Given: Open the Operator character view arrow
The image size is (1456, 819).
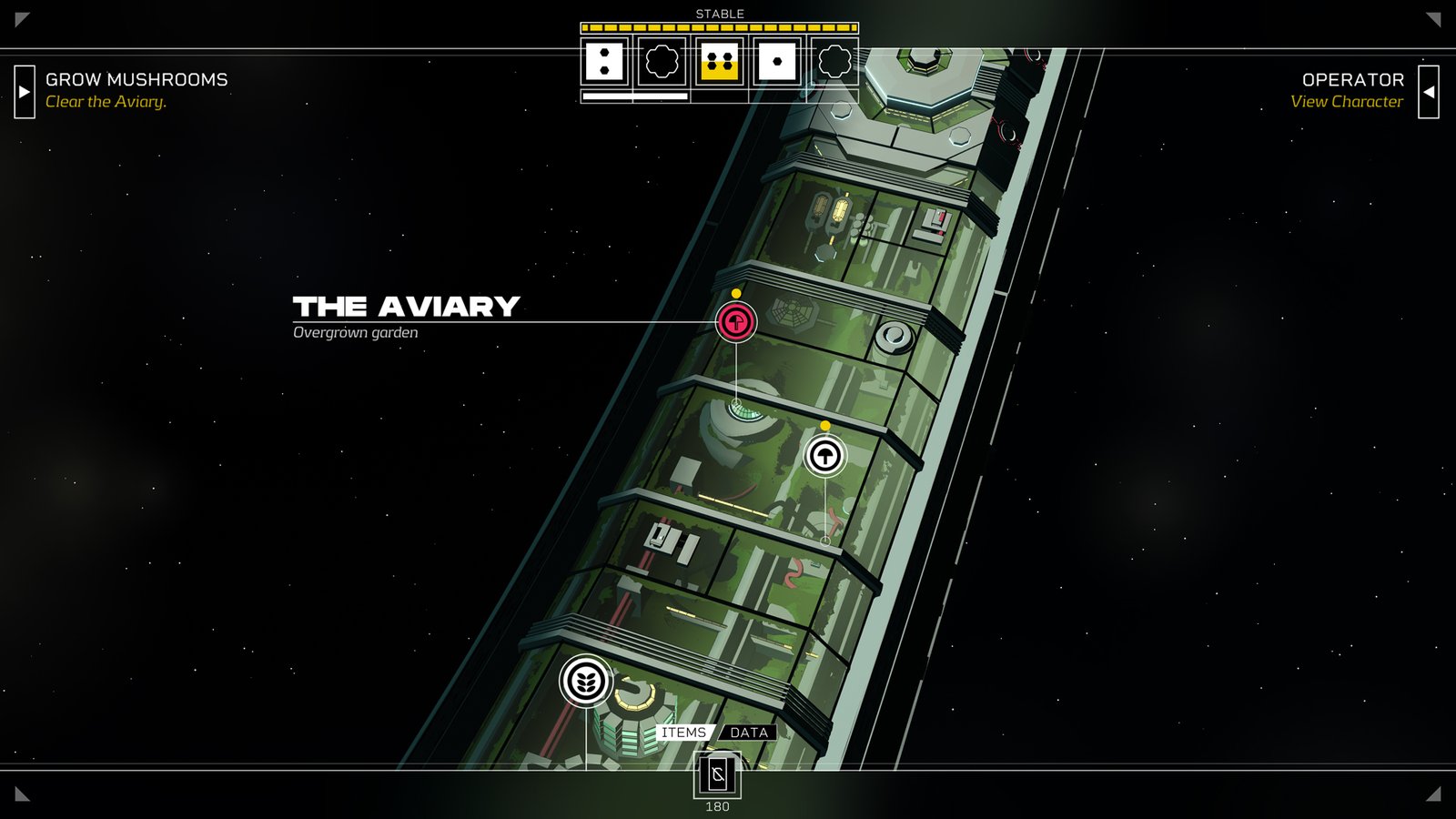Looking at the screenshot, I should coord(1429,91).
